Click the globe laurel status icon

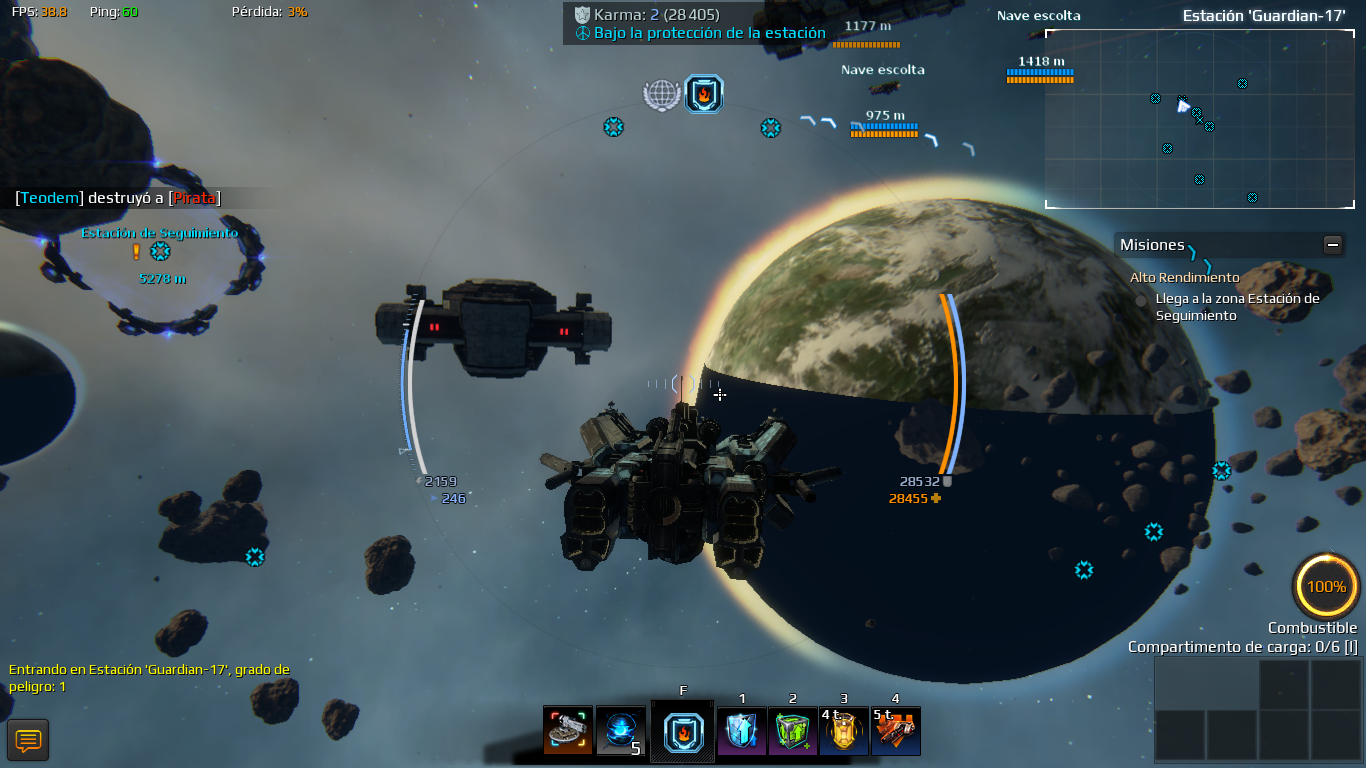click(661, 95)
